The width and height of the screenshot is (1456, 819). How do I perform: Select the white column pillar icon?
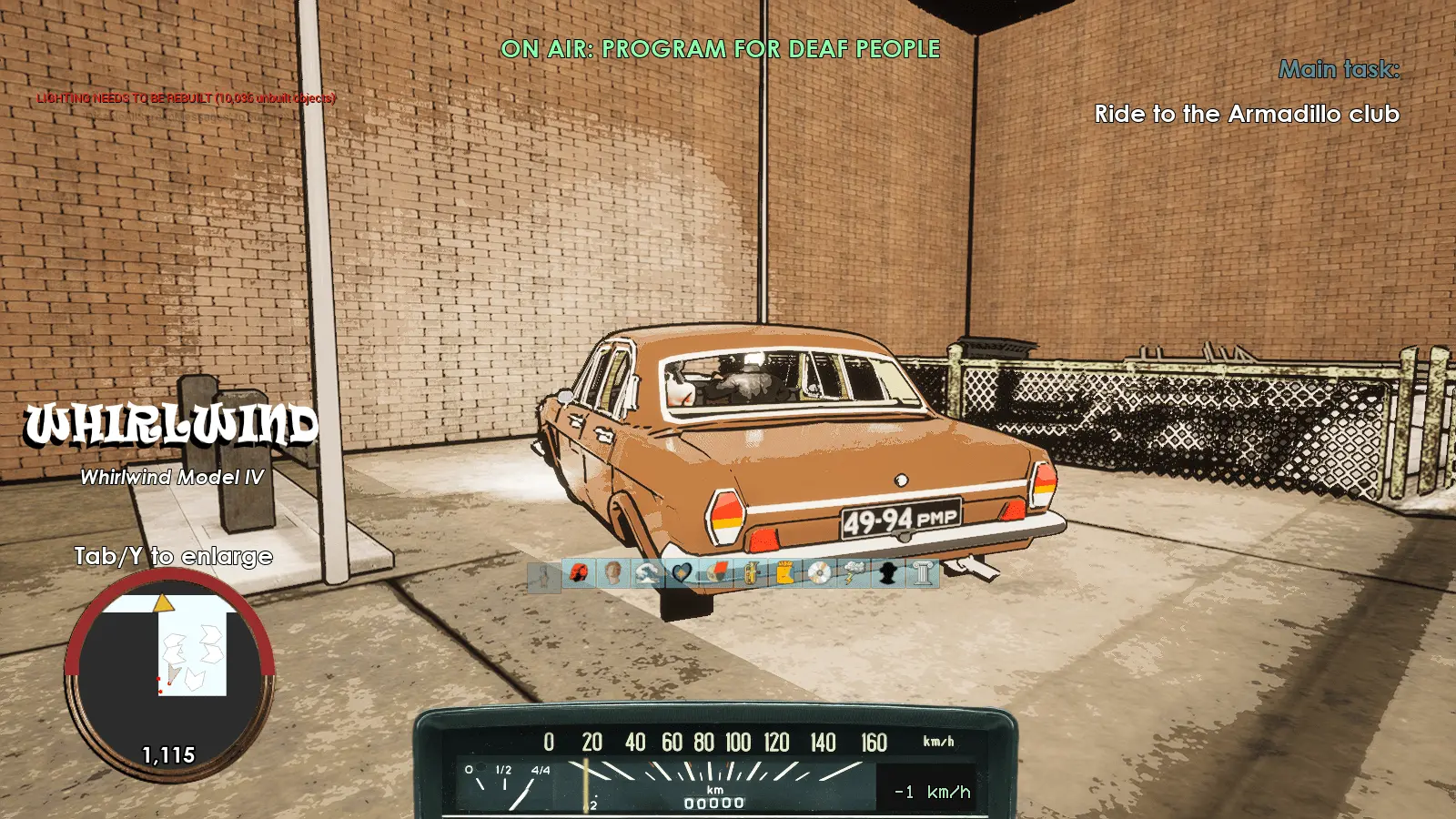[923, 573]
